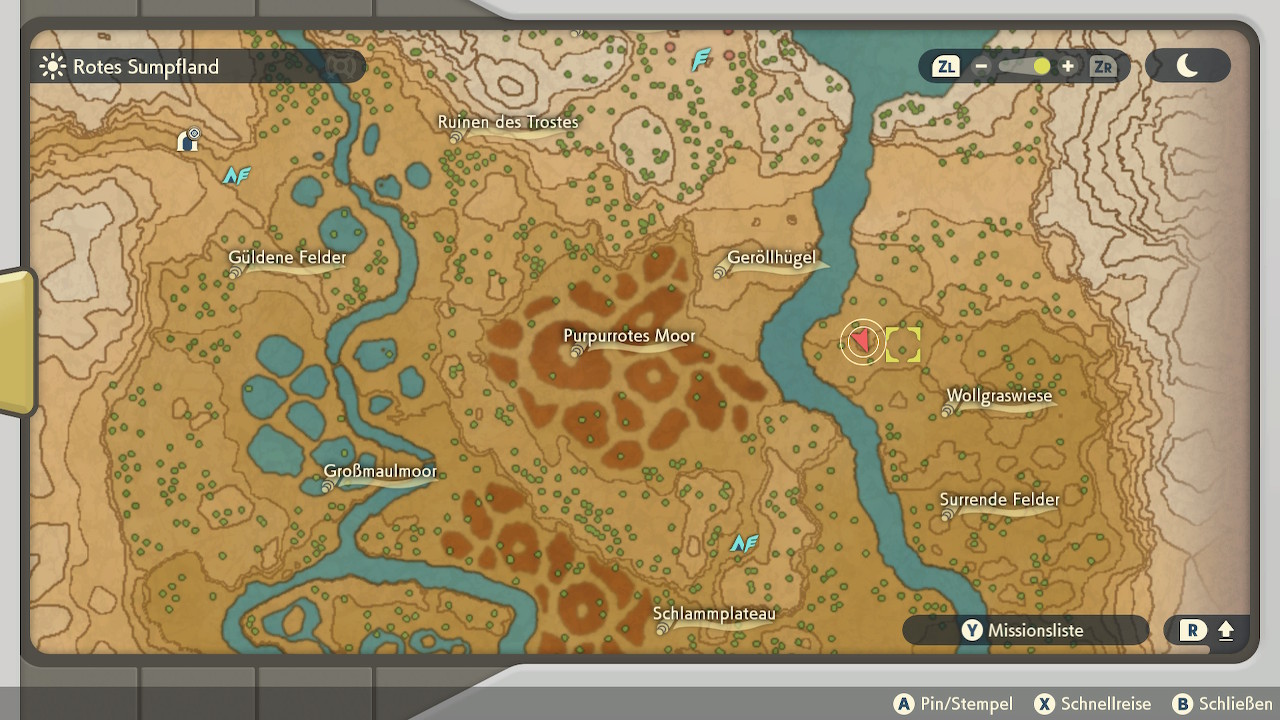The image size is (1280, 720).
Task: Select the Ruinen des Trostes location label
Action: [508, 123]
